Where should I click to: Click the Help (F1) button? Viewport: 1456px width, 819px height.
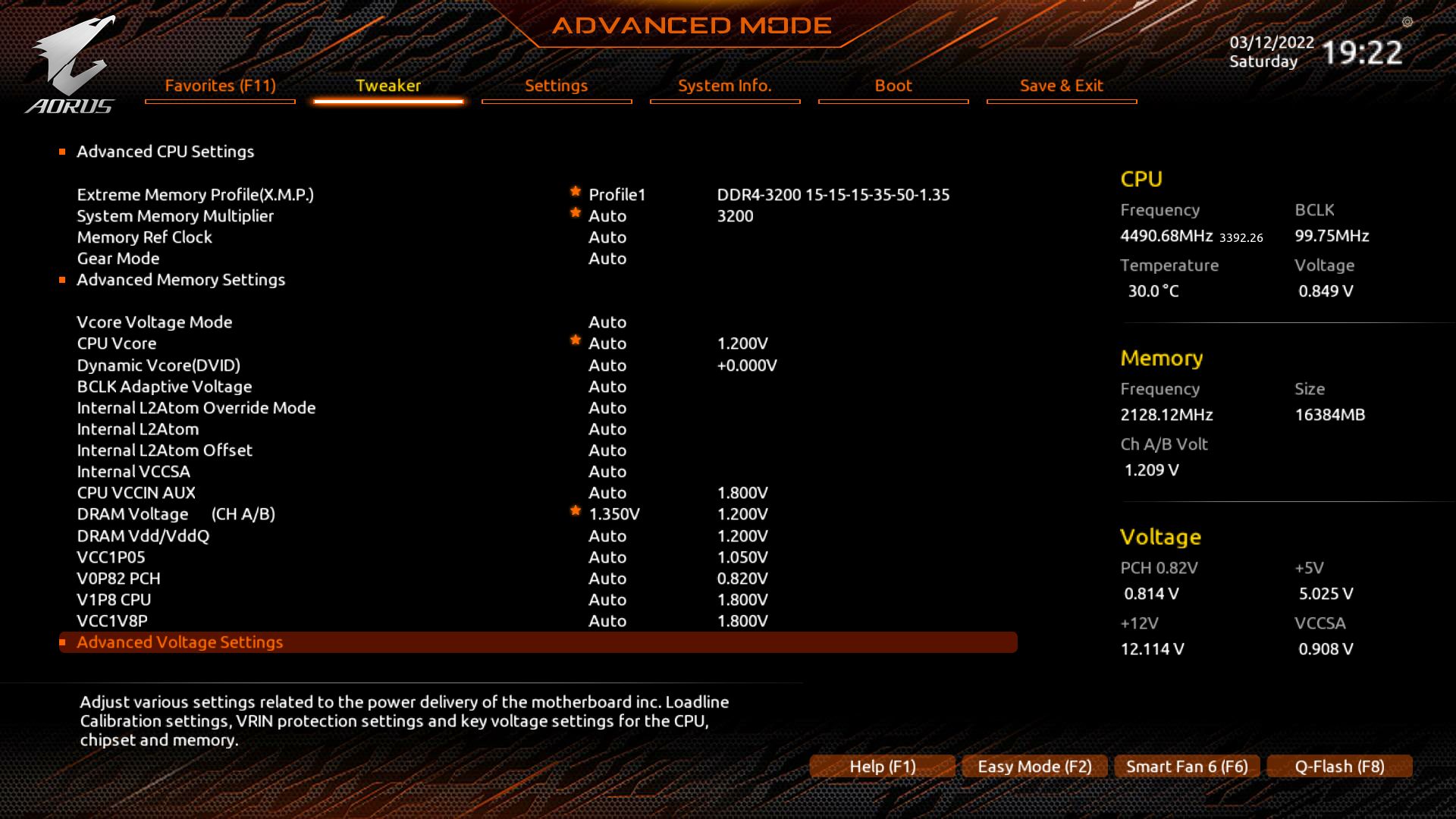coord(882,767)
